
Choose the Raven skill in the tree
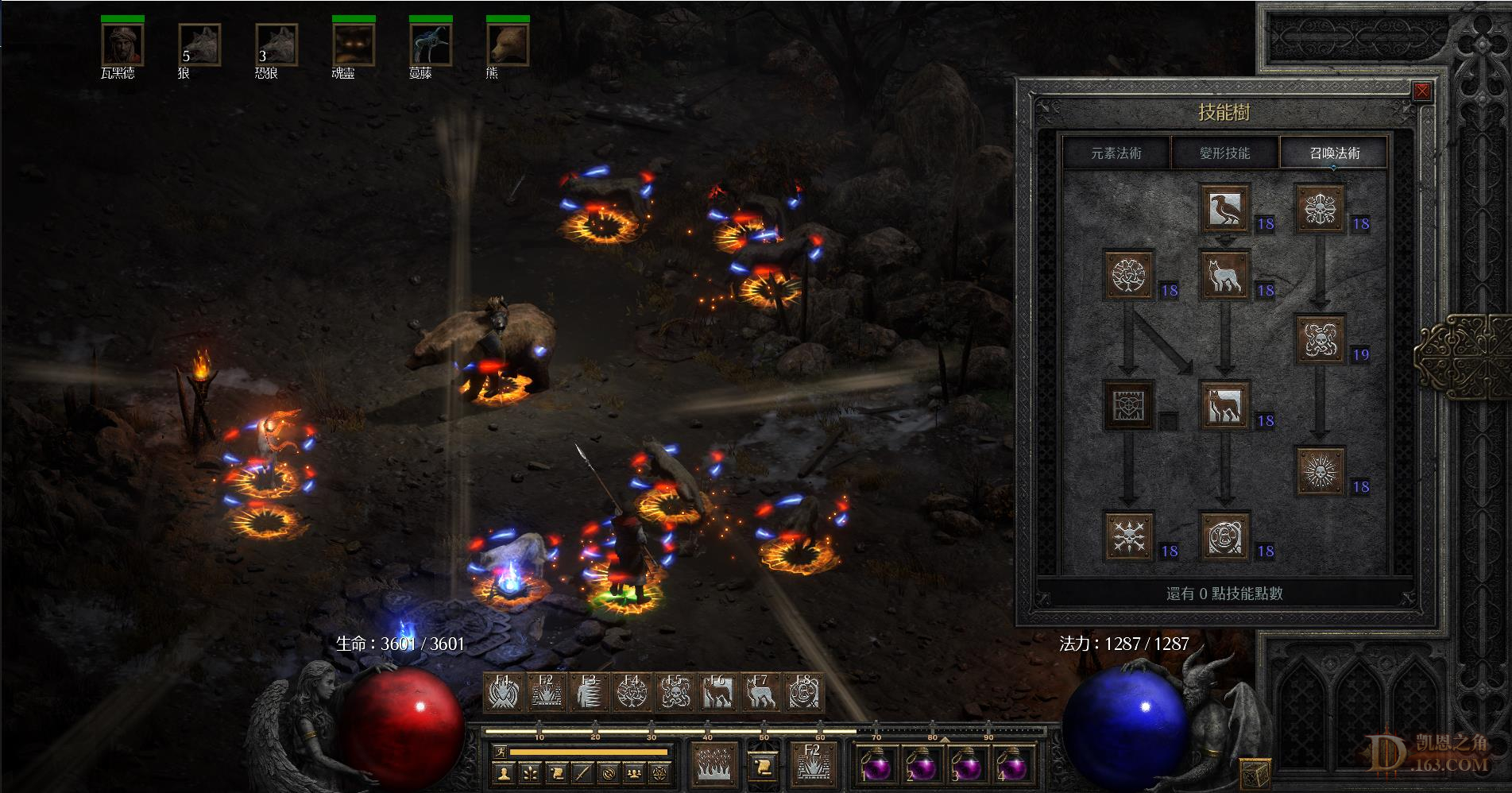click(x=1224, y=208)
